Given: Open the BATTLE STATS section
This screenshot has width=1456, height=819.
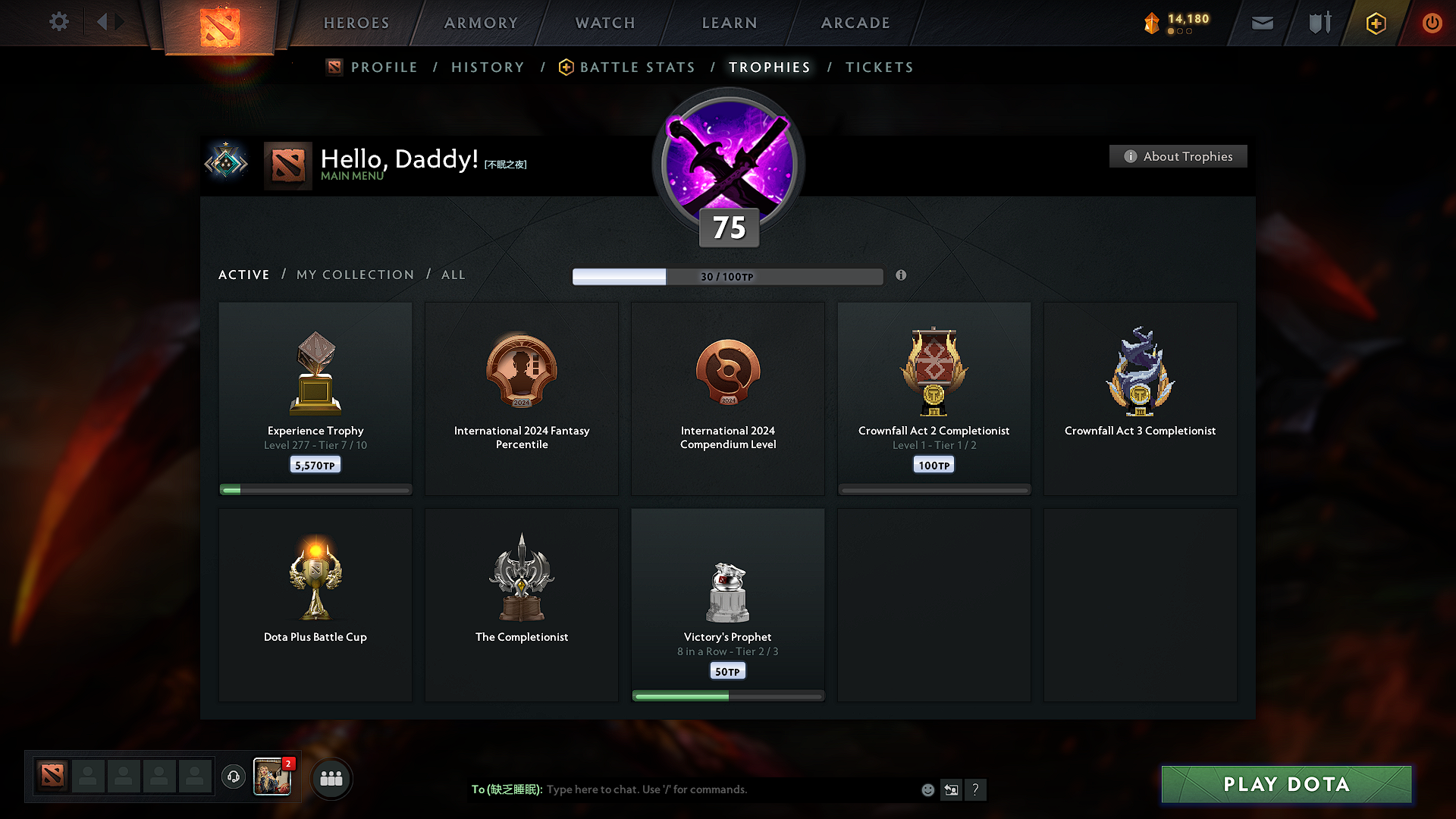Looking at the screenshot, I should pyautogui.click(x=636, y=67).
